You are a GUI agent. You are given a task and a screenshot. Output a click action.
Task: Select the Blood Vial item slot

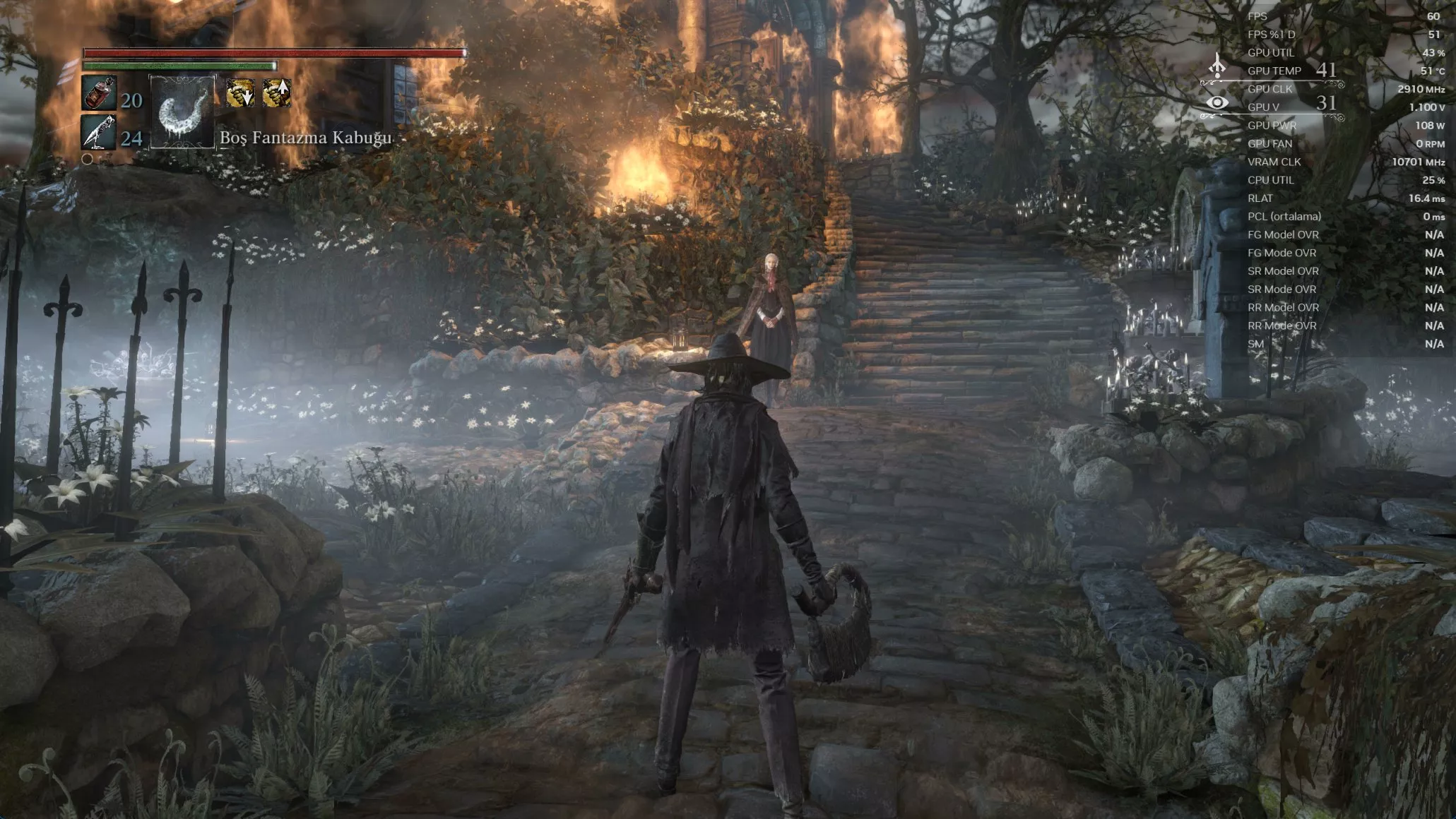(99, 94)
